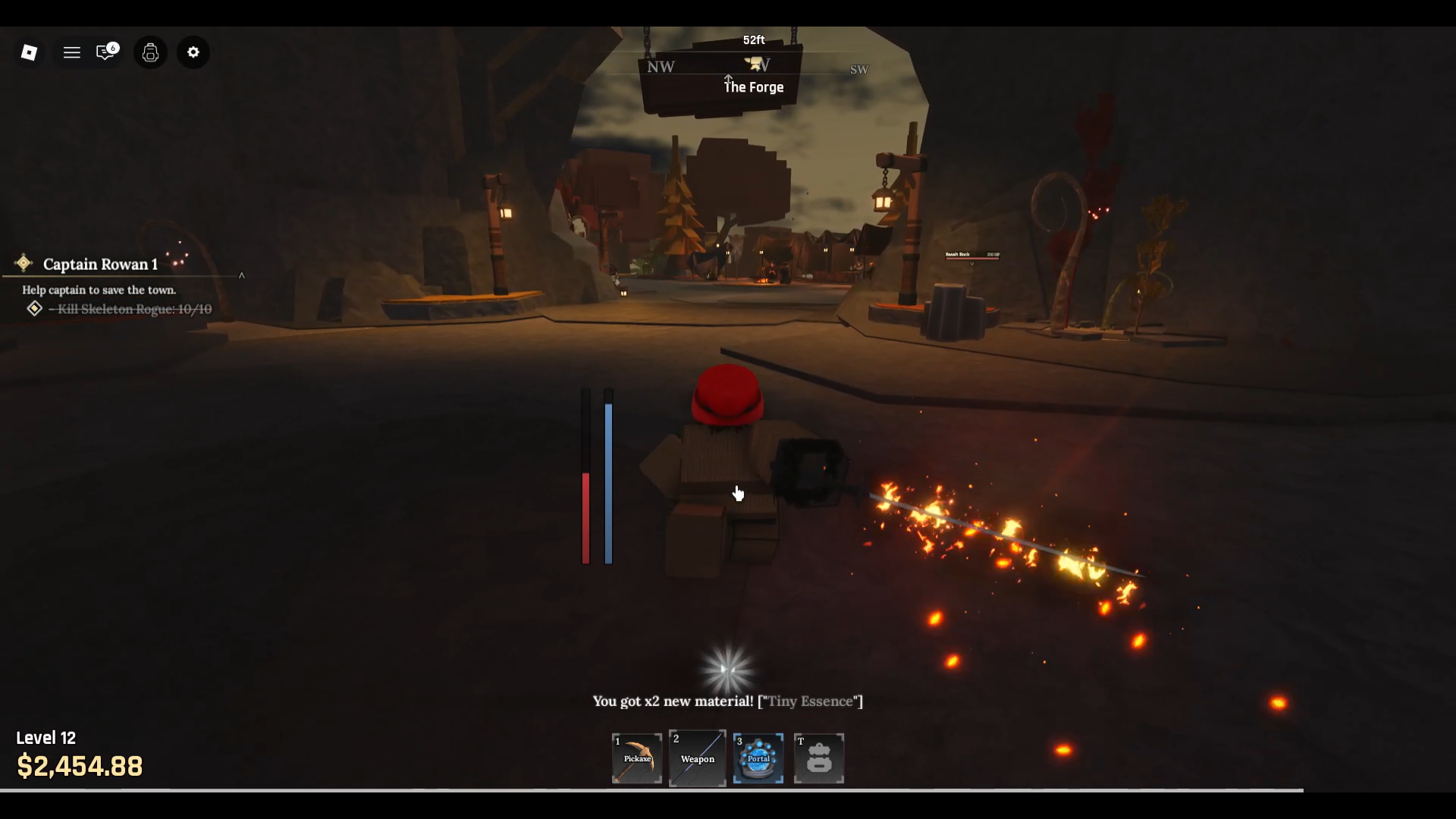The image size is (1456, 819).
Task: Click the 52ft distance indicator
Action: [x=752, y=39]
